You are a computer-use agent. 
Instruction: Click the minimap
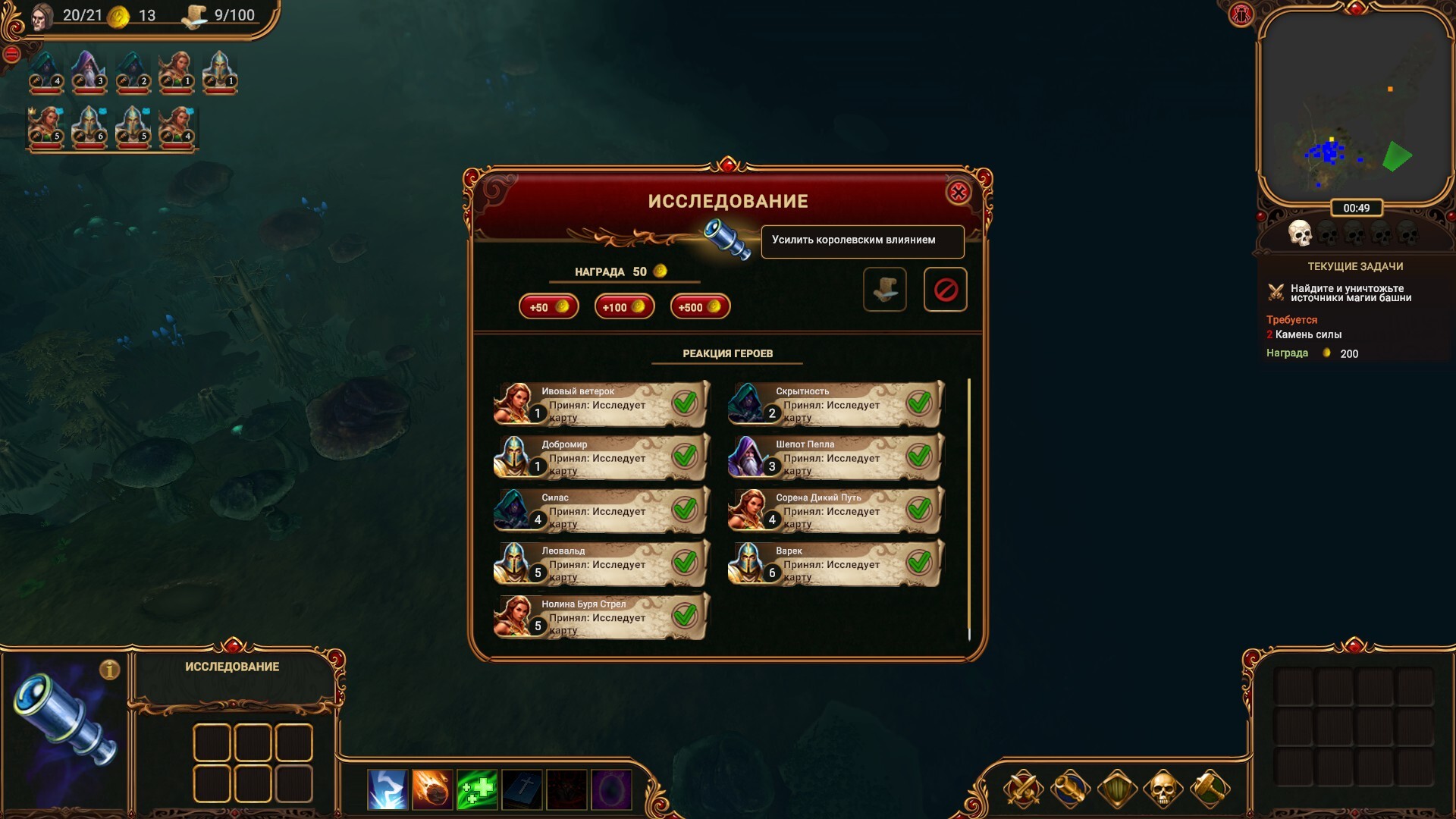(1354, 106)
